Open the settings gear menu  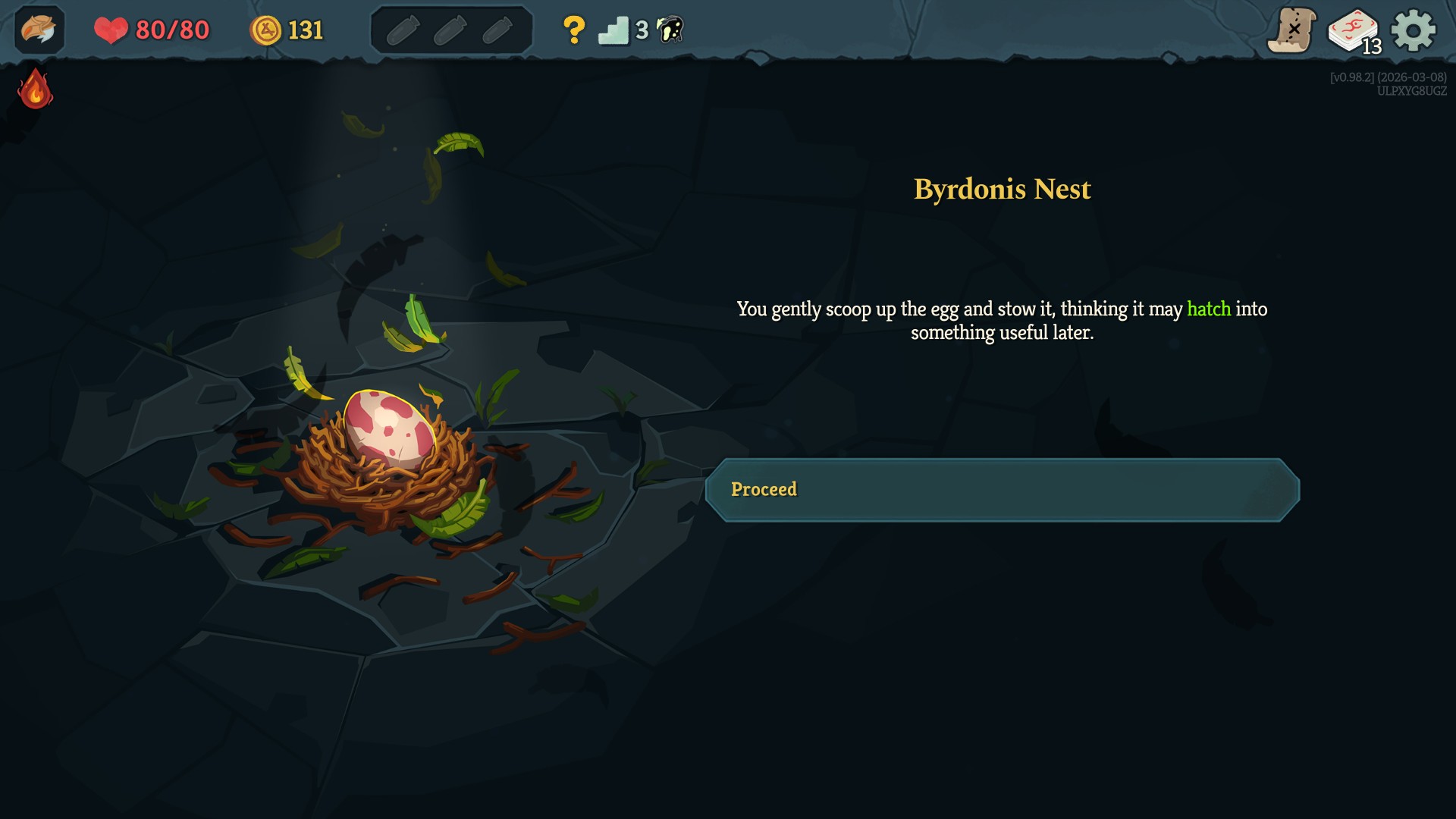click(x=1412, y=30)
